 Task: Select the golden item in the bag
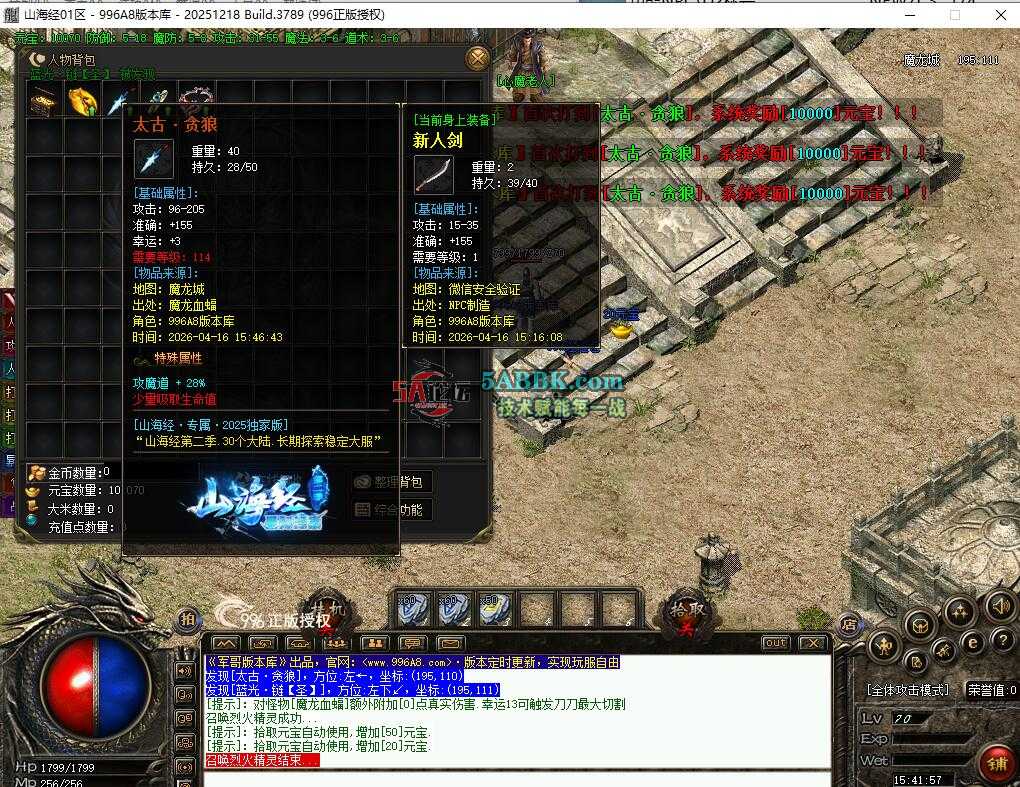[x=82, y=101]
